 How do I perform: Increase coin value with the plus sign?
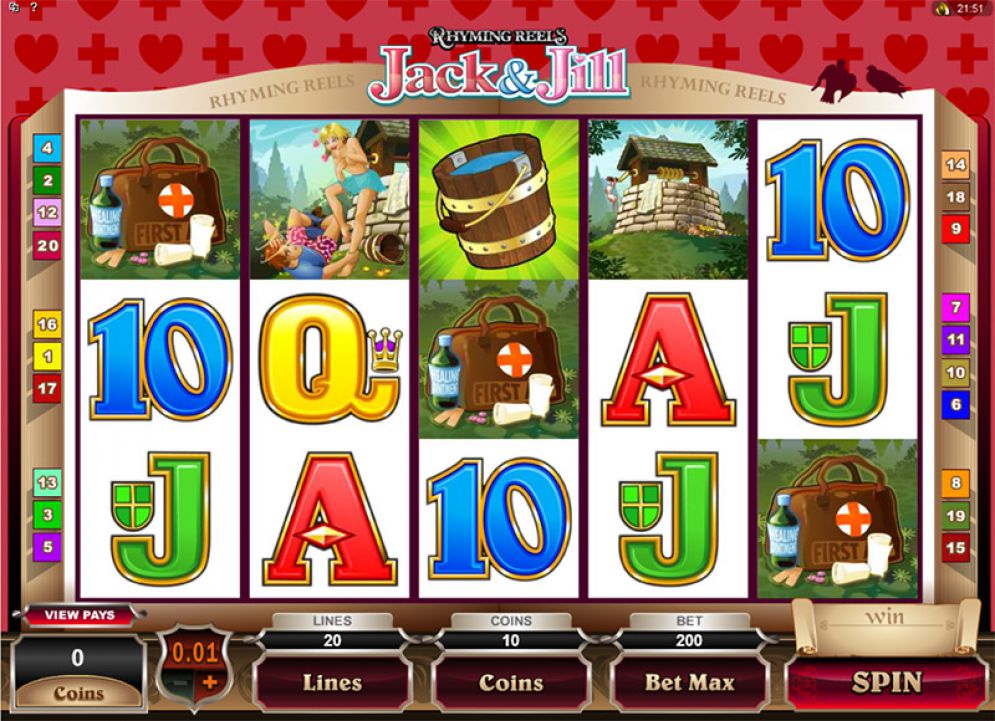[211, 682]
